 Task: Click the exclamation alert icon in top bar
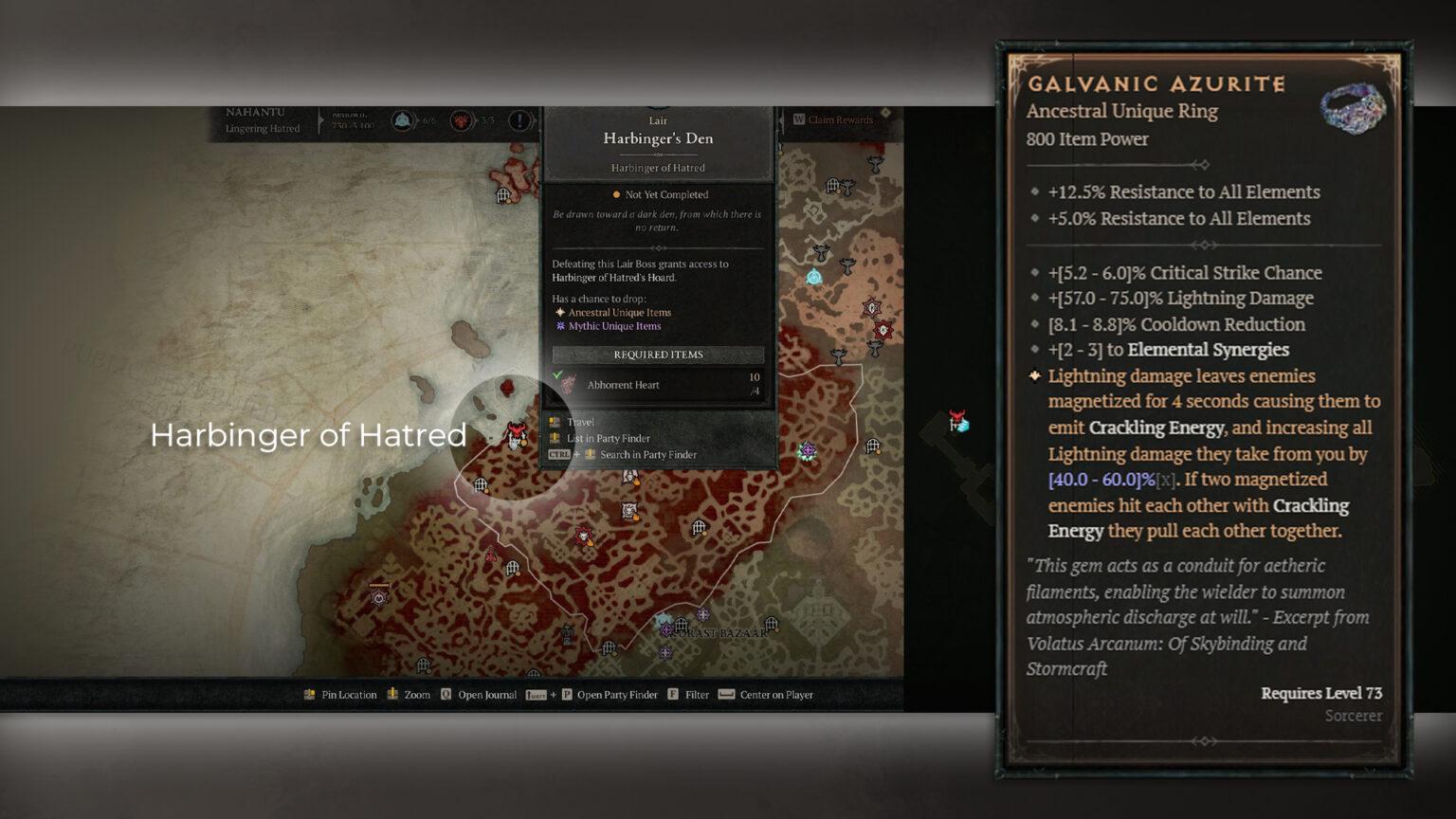click(518, 120)
